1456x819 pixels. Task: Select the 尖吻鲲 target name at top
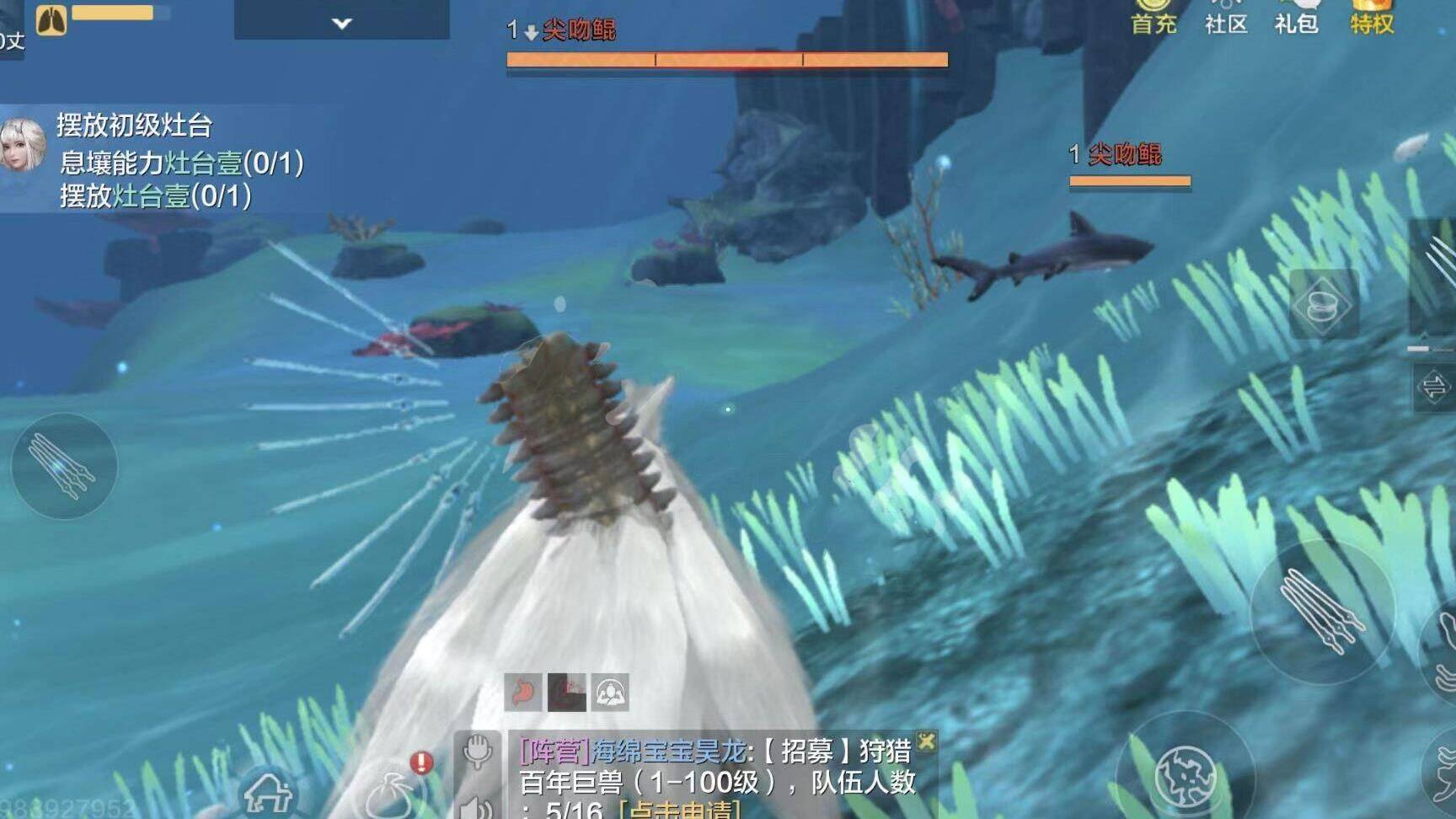tap(578, 31)
